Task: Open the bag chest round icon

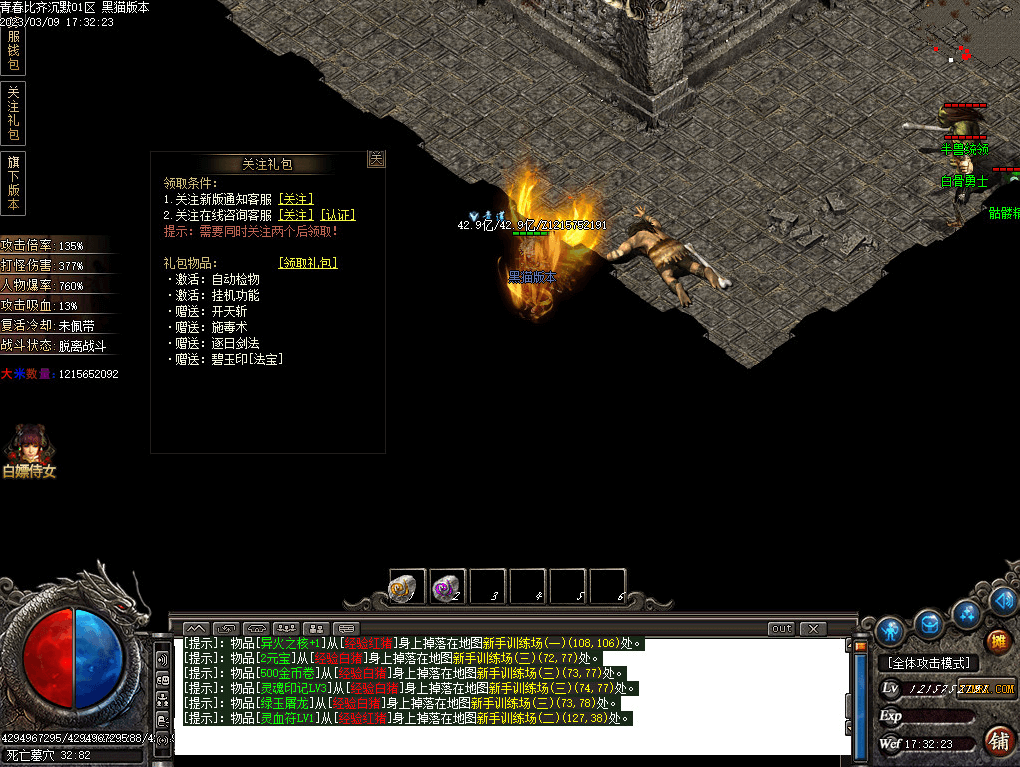Action: click(x=929, y=623)
